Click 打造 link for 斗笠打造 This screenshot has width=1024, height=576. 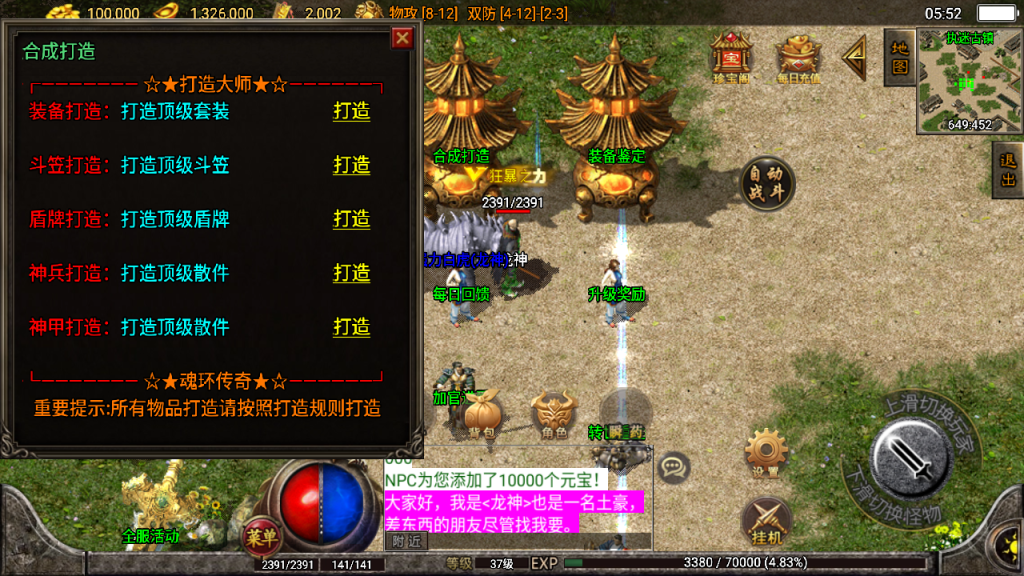tap(351, 165)
